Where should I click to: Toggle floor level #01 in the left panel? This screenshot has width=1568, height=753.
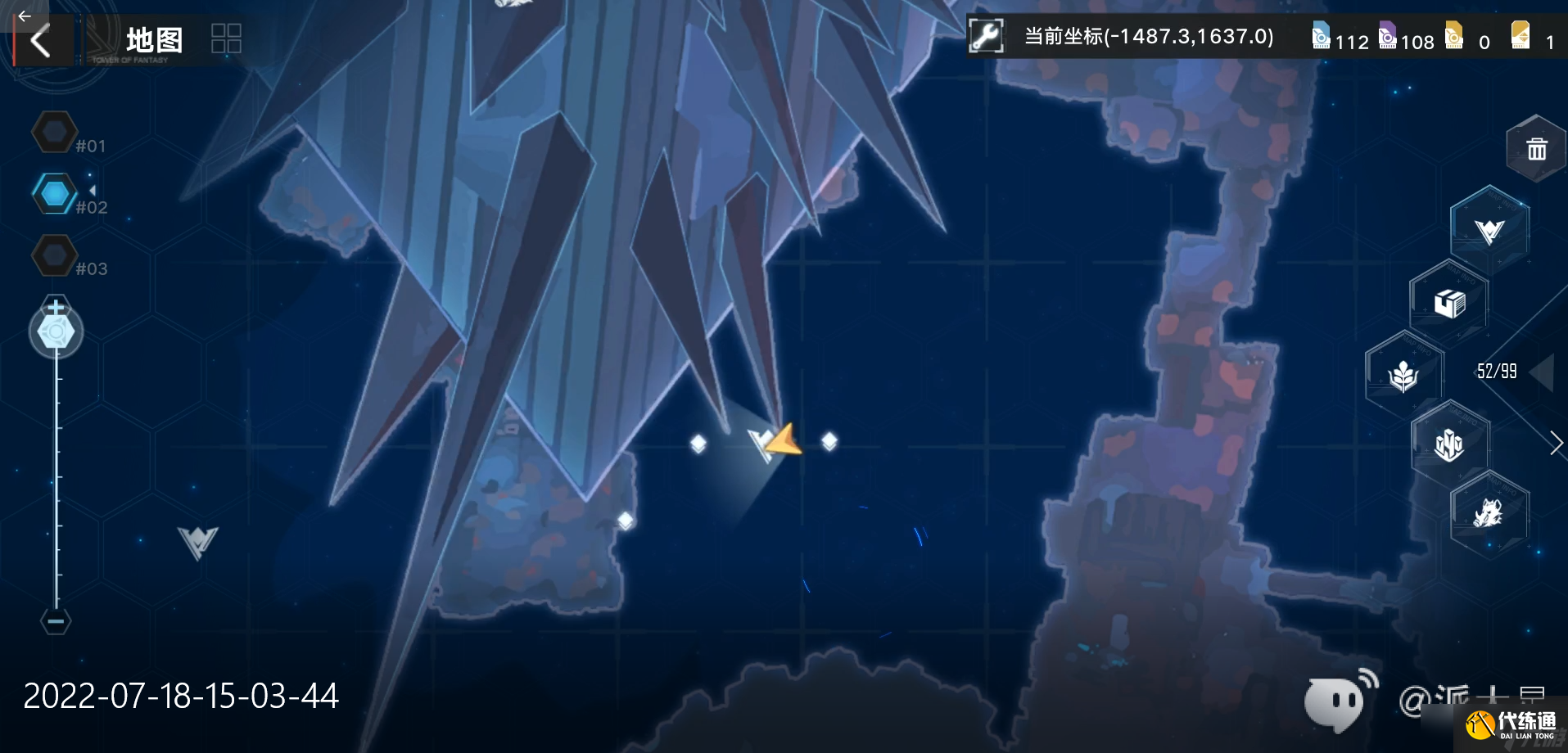(54, 131)
